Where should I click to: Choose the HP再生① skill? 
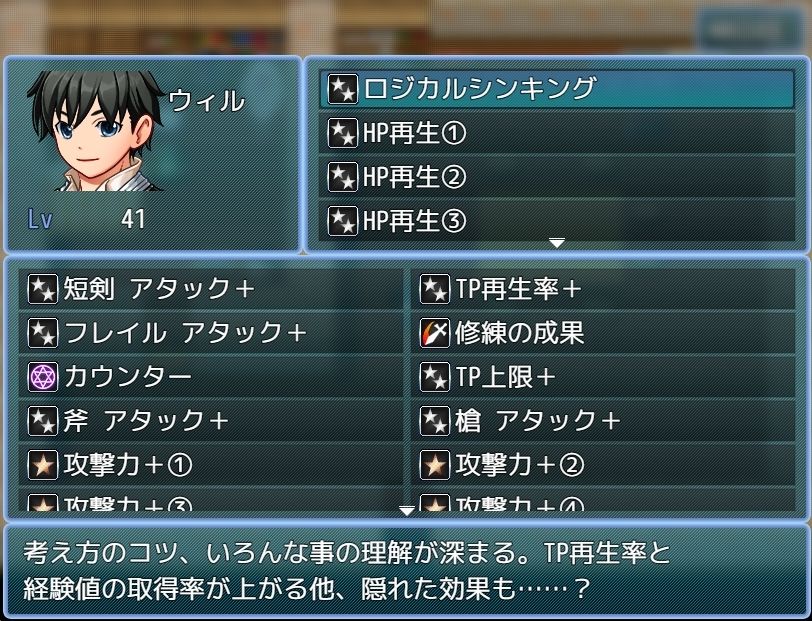(x=559, y=133)
